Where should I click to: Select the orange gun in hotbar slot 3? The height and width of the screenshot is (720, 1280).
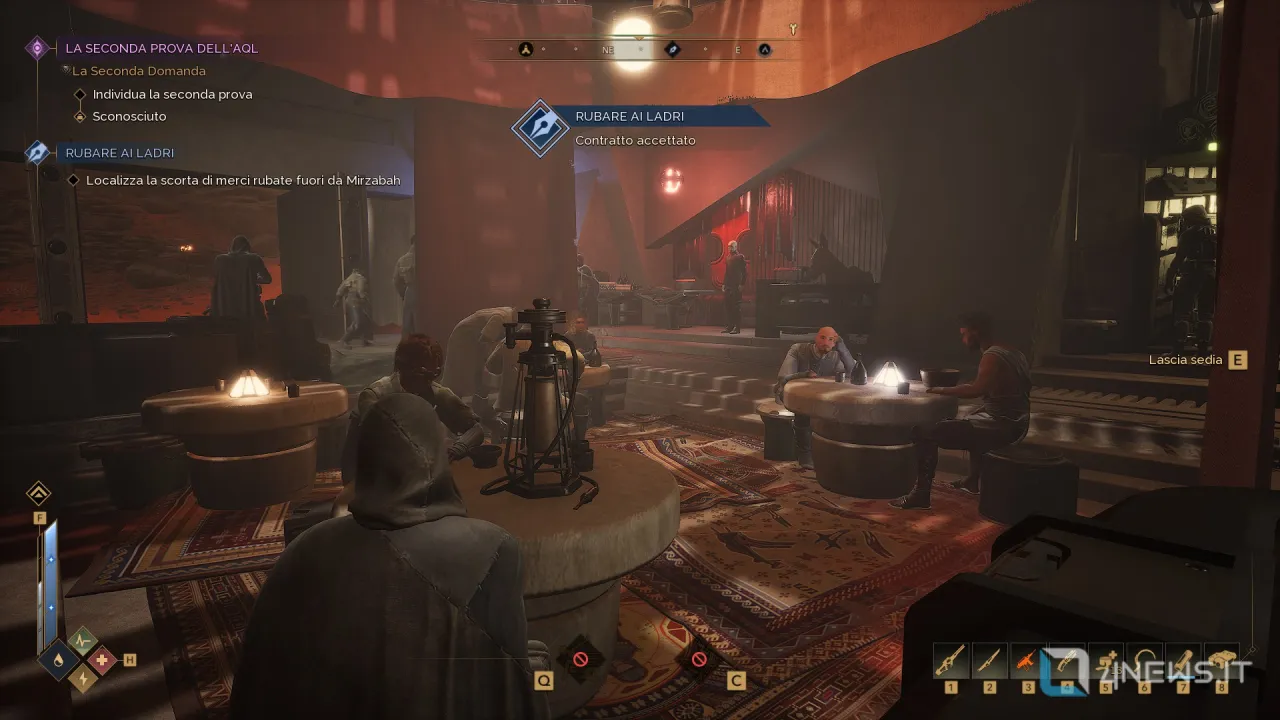(1027, 660)
